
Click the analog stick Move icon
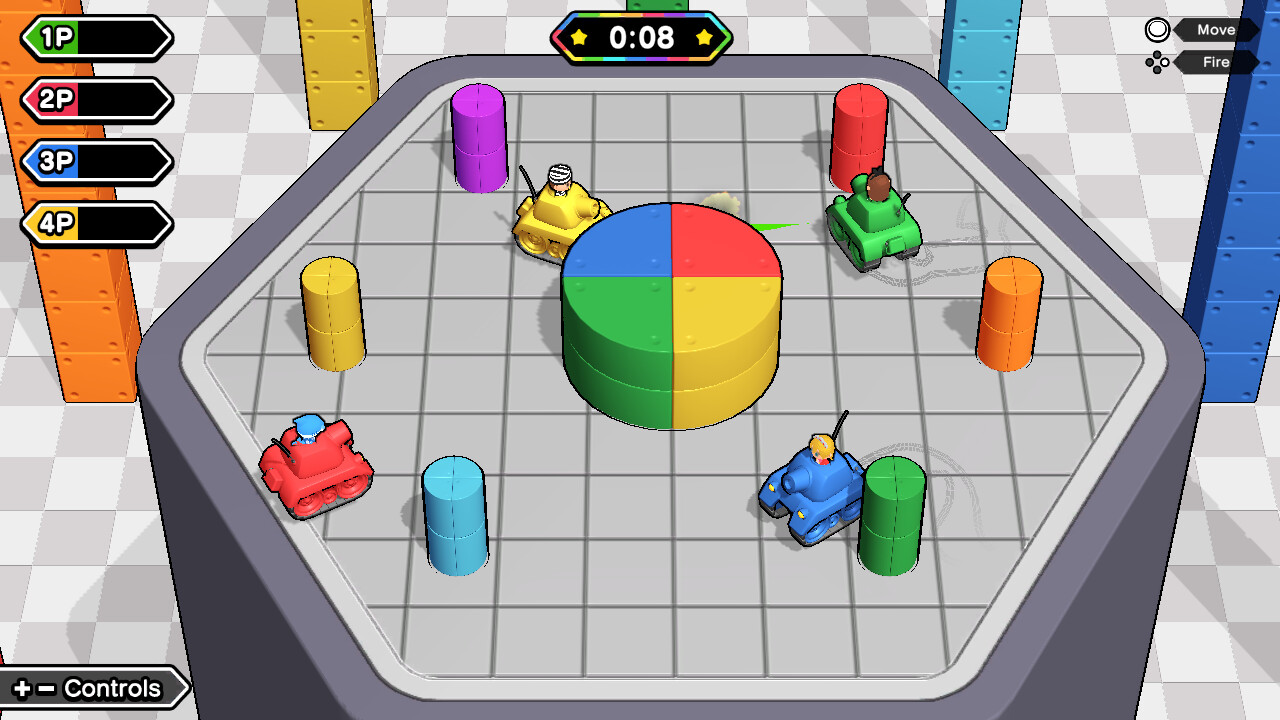(1156, 29)
